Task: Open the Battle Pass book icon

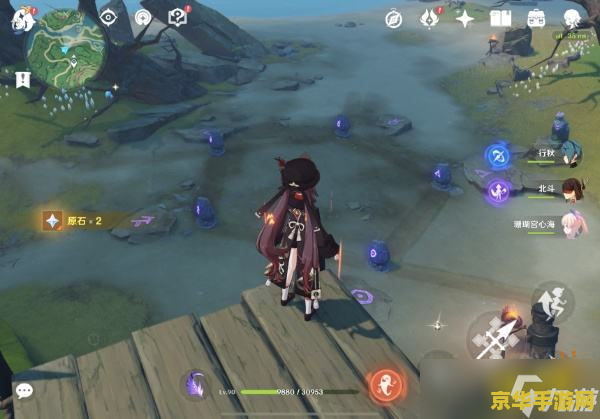Action: click(x=501, y=18)
